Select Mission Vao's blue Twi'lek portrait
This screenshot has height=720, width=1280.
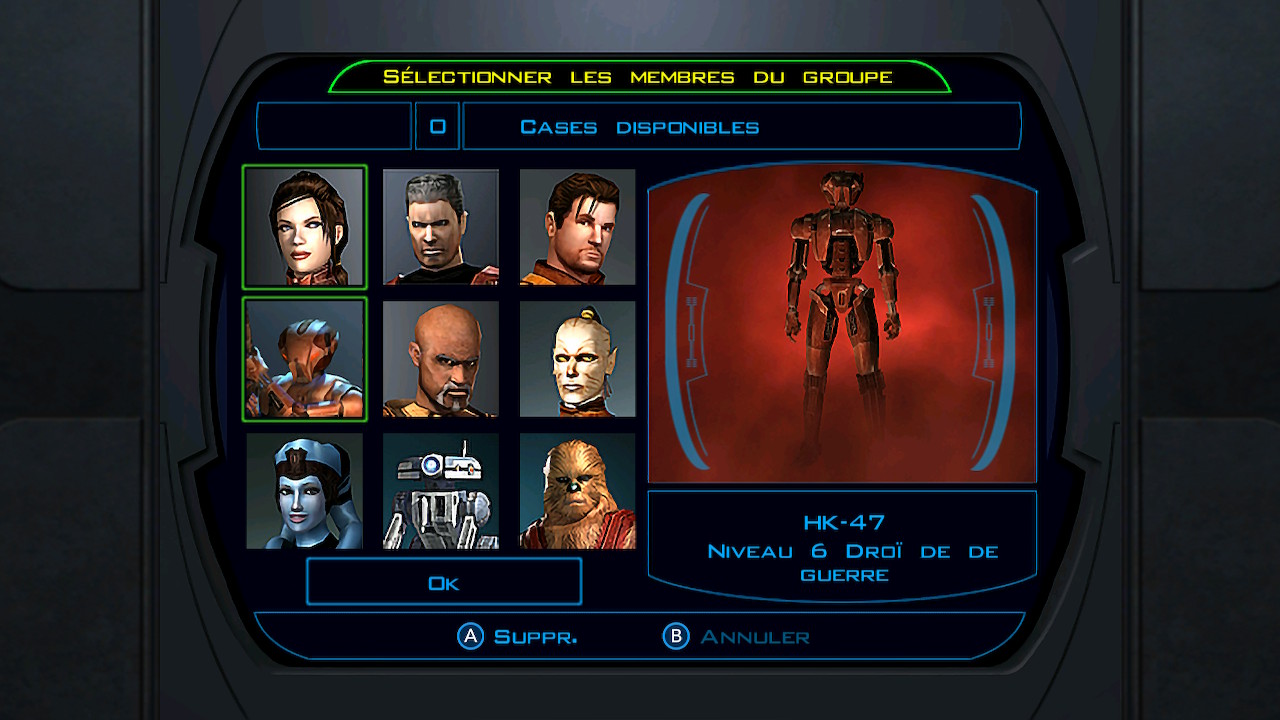point(305,491)
